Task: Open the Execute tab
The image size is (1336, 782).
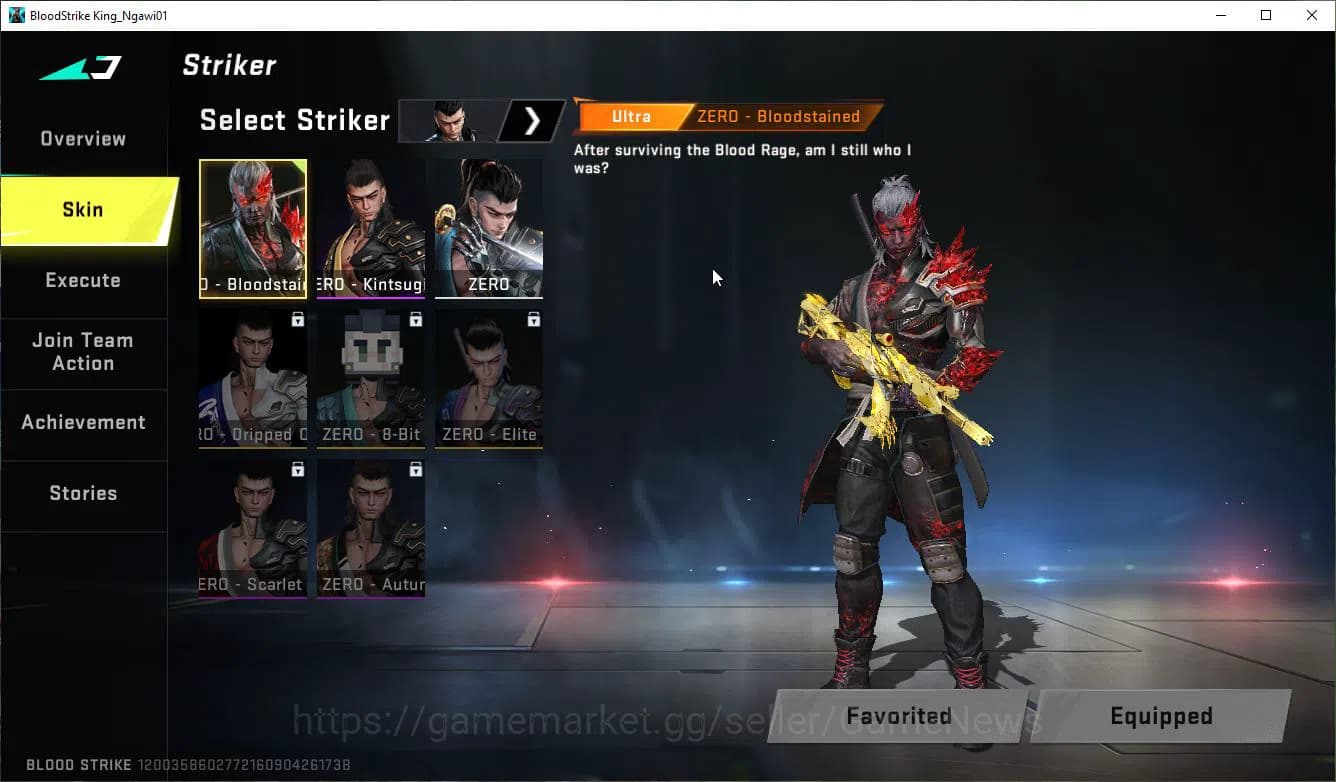Action: [x=83, y=280]
